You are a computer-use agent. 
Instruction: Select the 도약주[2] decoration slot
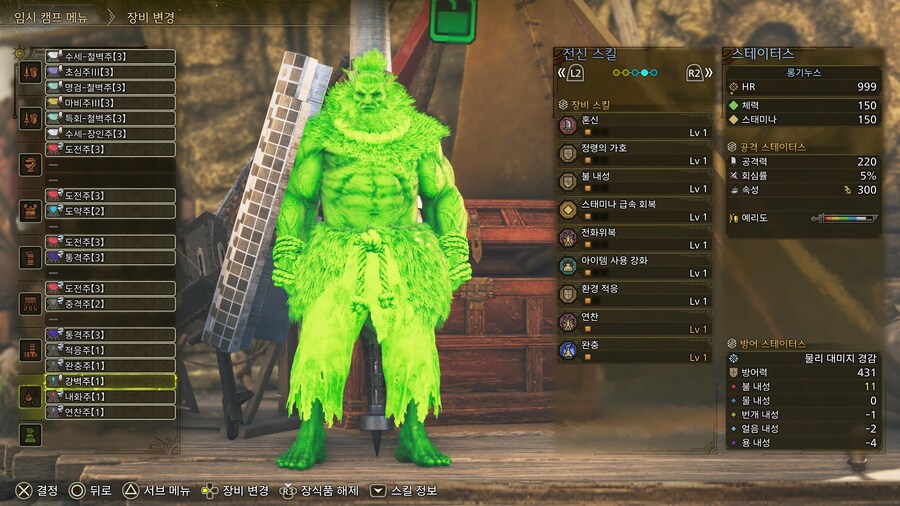(110, 211)
